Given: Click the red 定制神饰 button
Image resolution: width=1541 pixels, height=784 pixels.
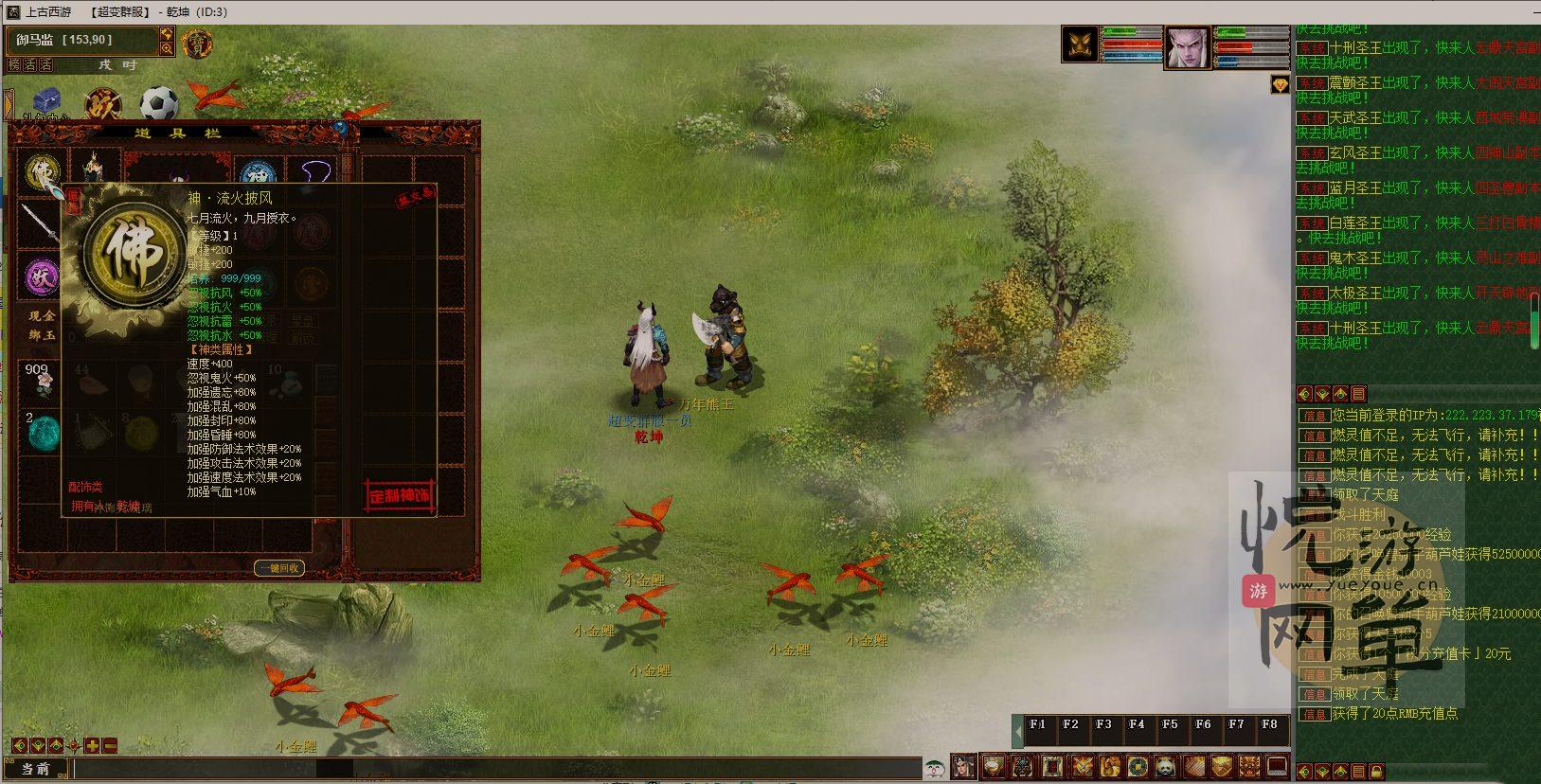Looking at the screenshot, I should (400, 496).
